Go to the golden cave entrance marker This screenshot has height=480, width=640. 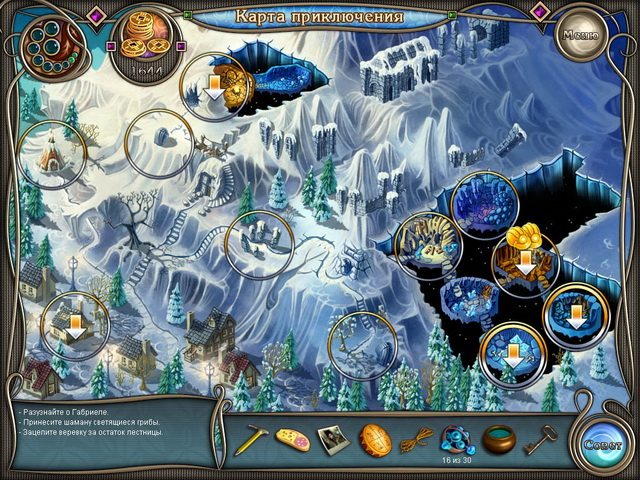click(x=215, y=87)
